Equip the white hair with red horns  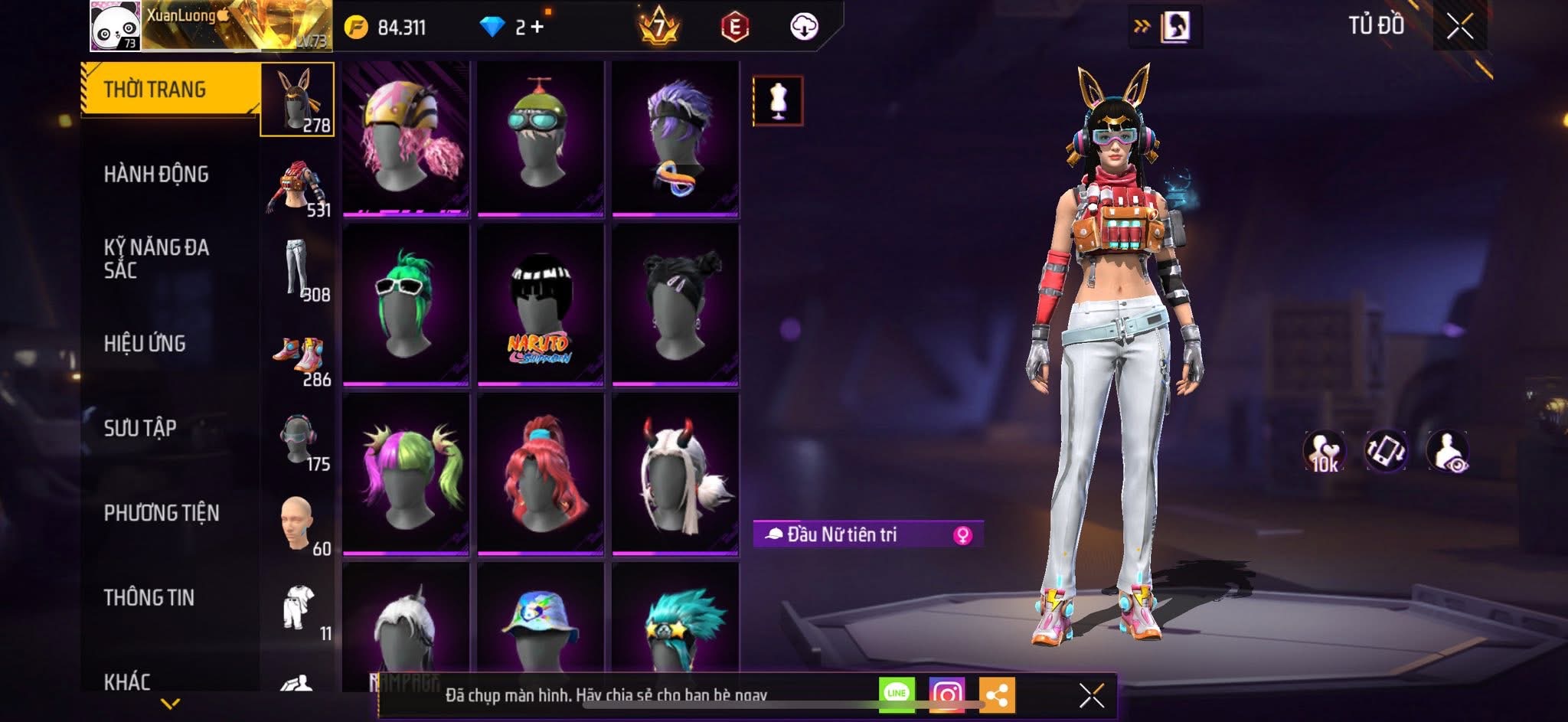(x=675, y=473)
